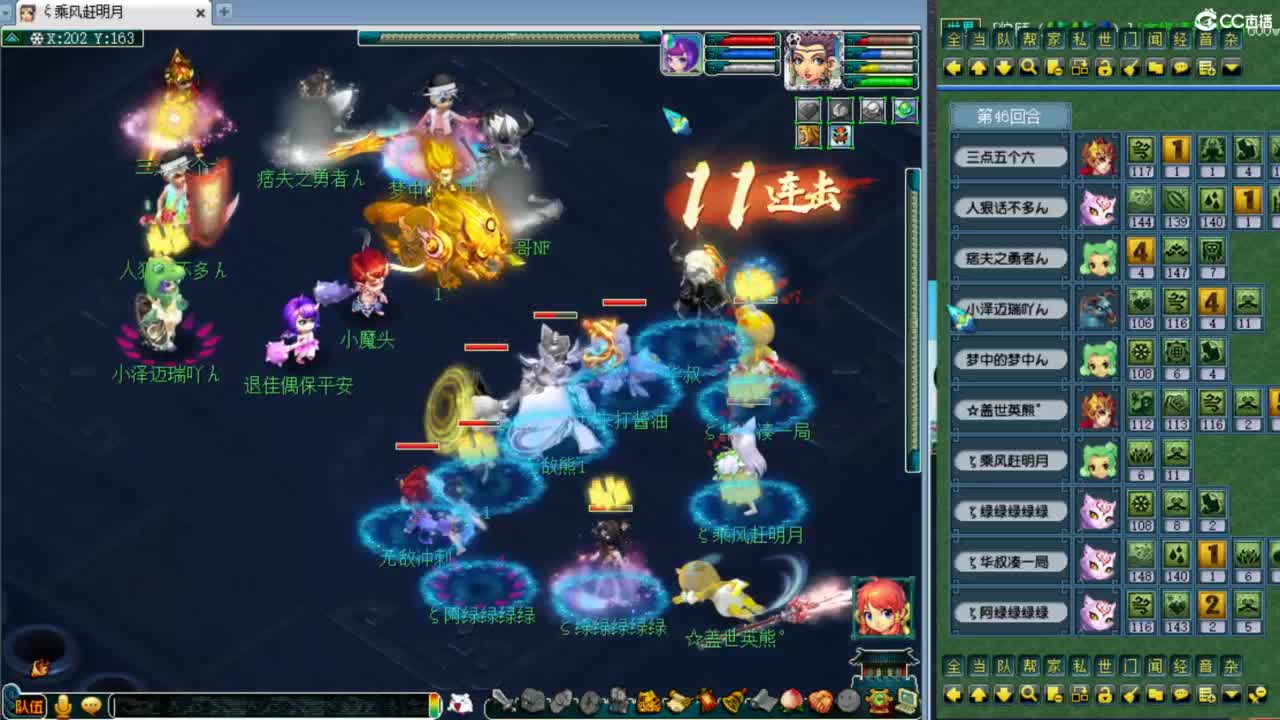The width and height of the screenshot is (1280, 720).
Task: Click the computer icon at the battle bar's end
Action: pos(906,701)
